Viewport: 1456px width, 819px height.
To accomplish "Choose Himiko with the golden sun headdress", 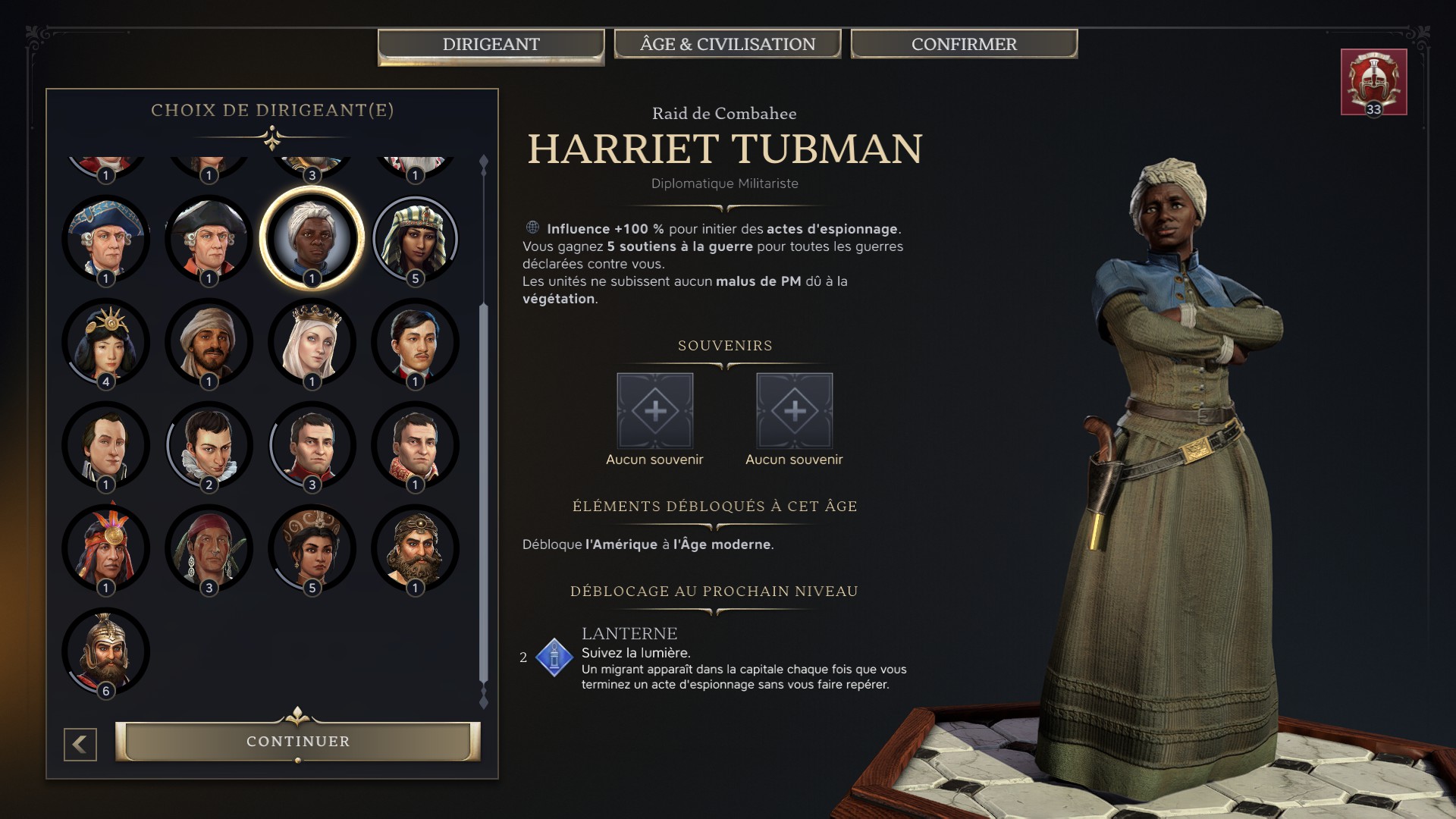I will pos(105,342).
